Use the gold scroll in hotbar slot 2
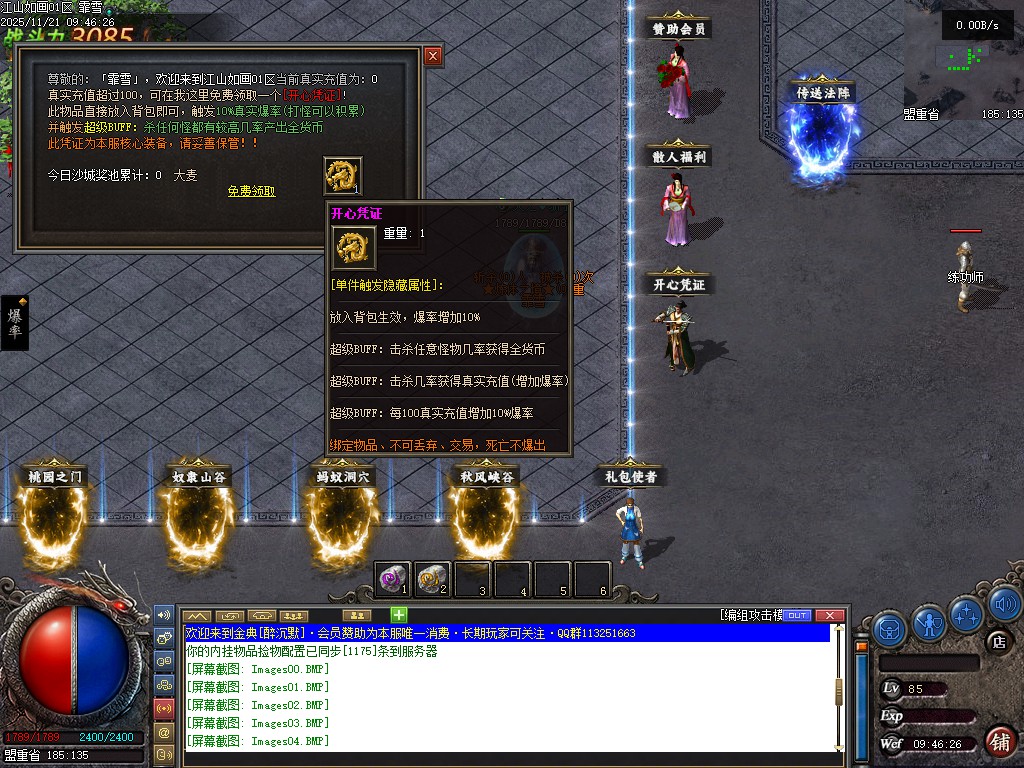The image size is (1024, 768). [431, 577]
